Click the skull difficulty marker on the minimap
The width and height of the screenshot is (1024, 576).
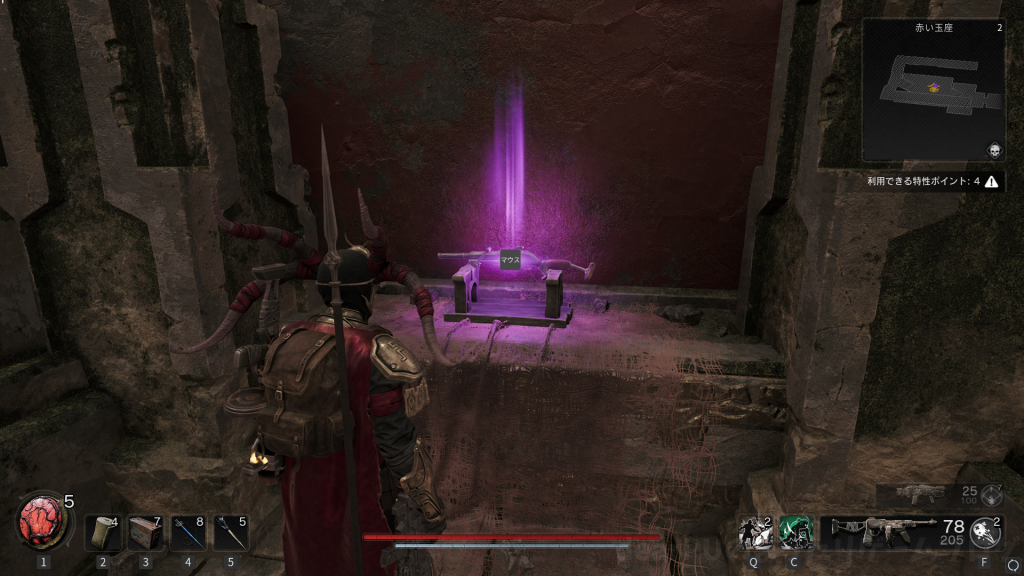pos(994,150)
